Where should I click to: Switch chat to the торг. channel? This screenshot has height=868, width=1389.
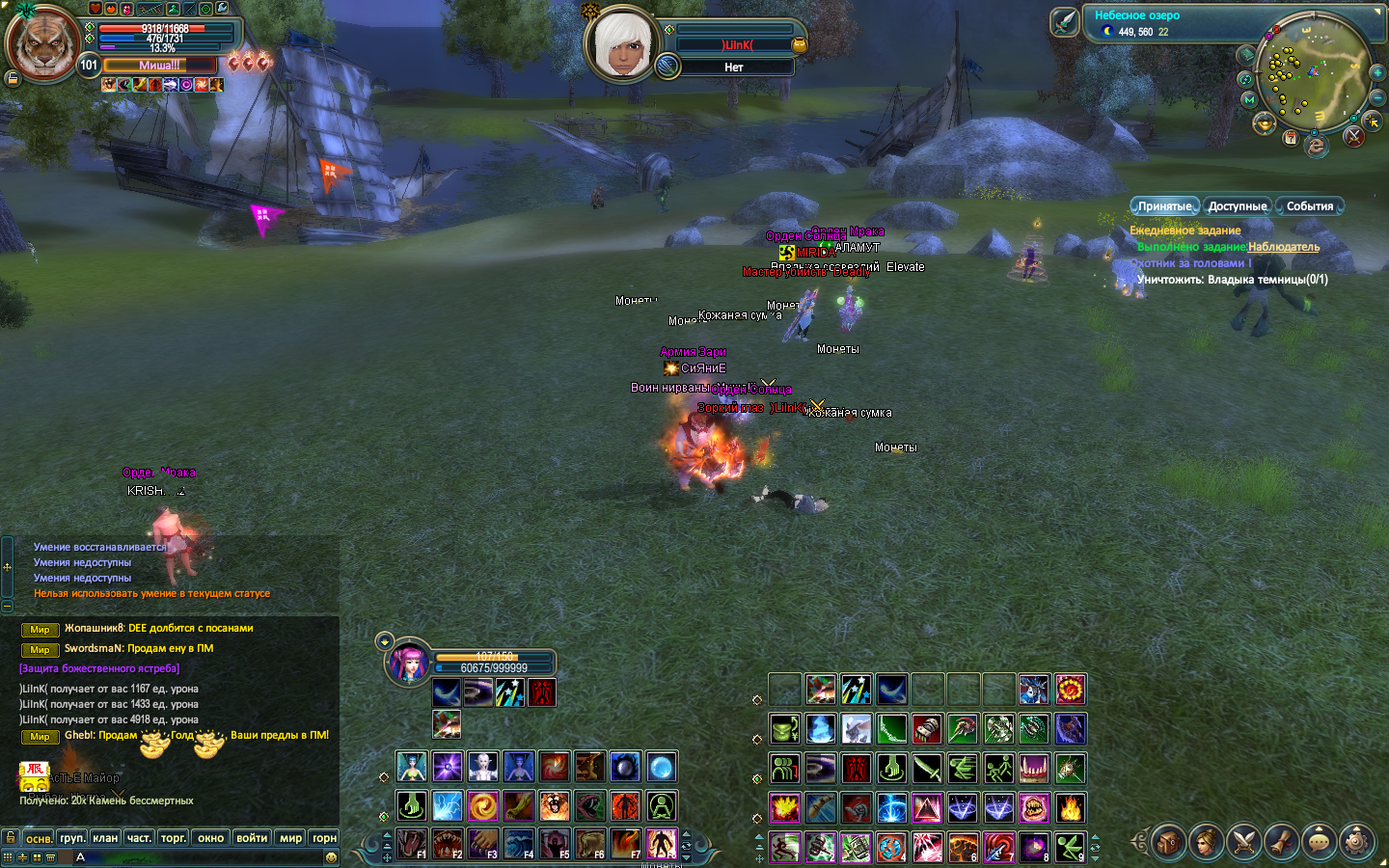tap(173, 838)
